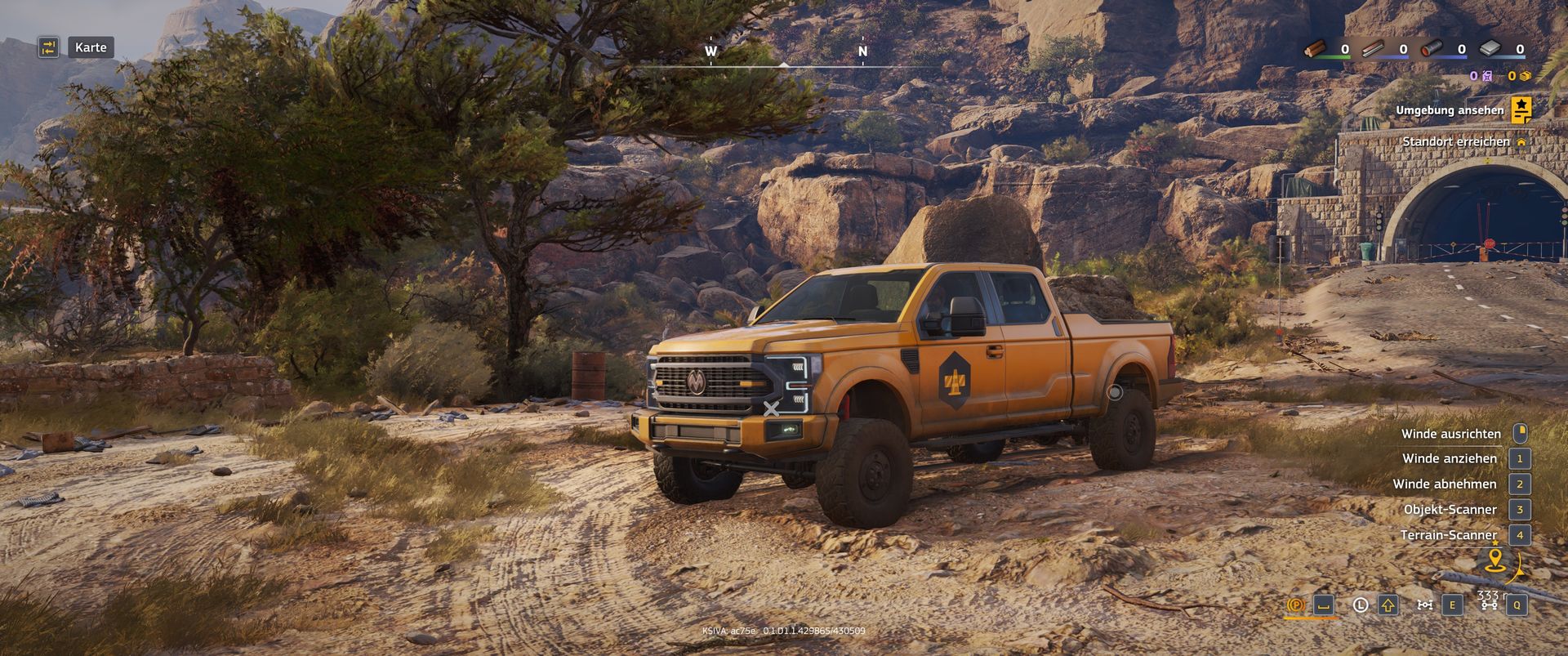This screenshot has width=1568, height=656.
Task: Click the yellow waypoint pin marker
Action: coord(1495,560)
